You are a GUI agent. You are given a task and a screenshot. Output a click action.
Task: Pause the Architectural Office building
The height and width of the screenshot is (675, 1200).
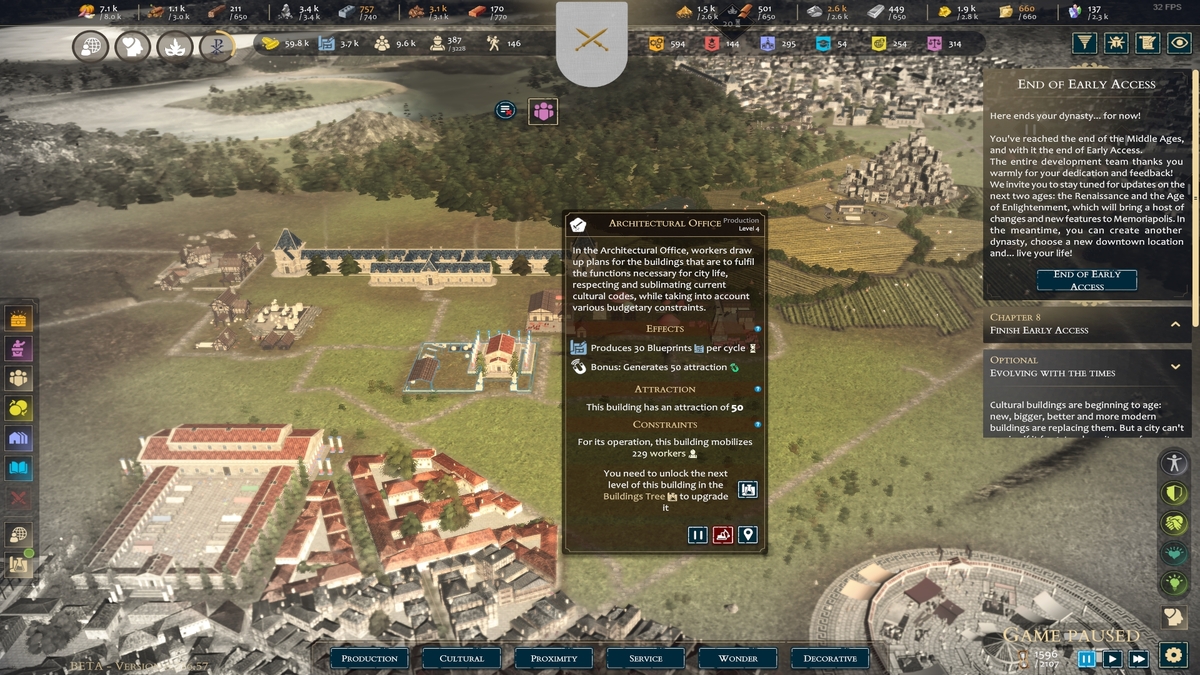(698, 535)
